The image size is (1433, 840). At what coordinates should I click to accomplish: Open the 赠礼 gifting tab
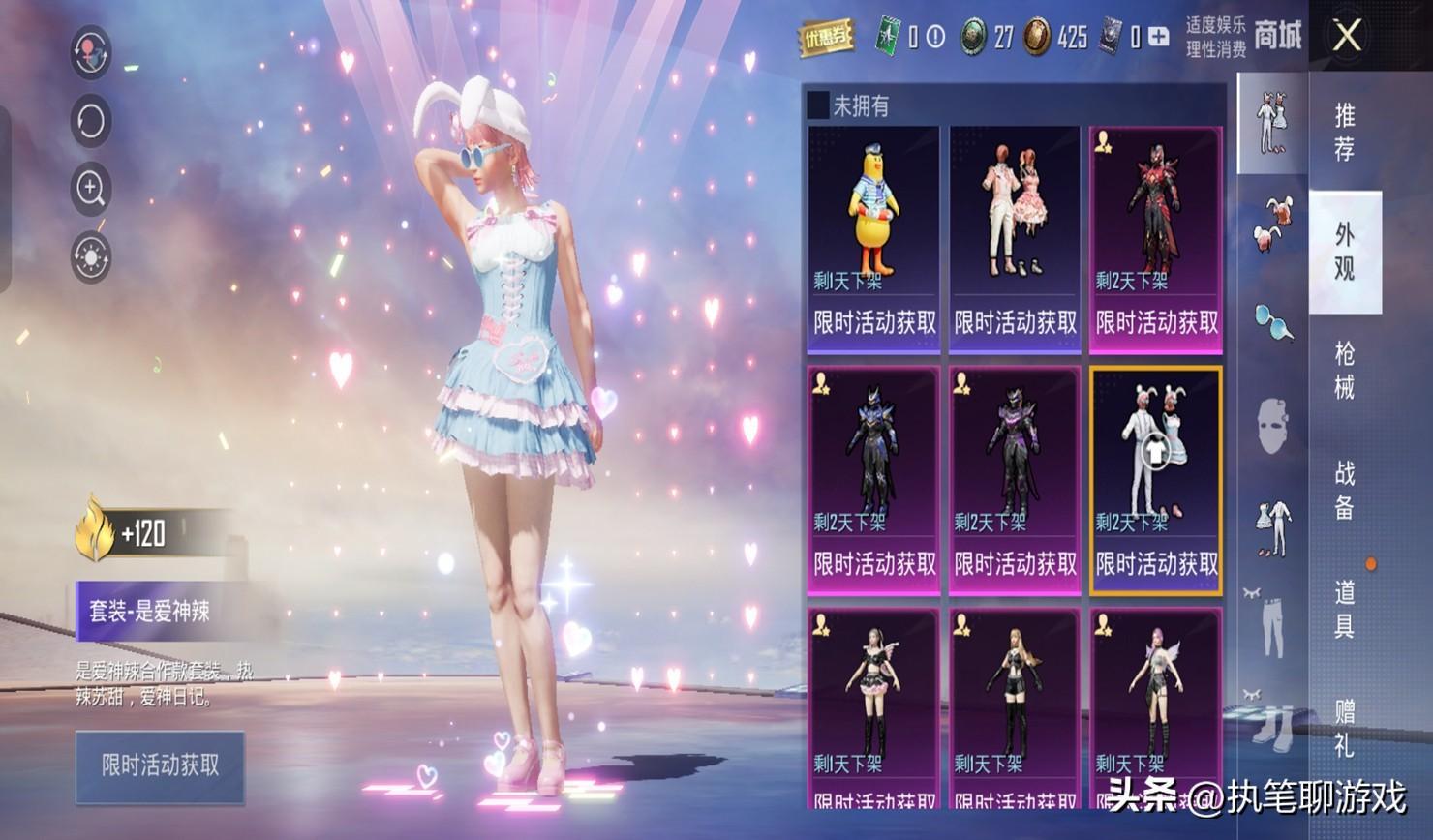1344,728
